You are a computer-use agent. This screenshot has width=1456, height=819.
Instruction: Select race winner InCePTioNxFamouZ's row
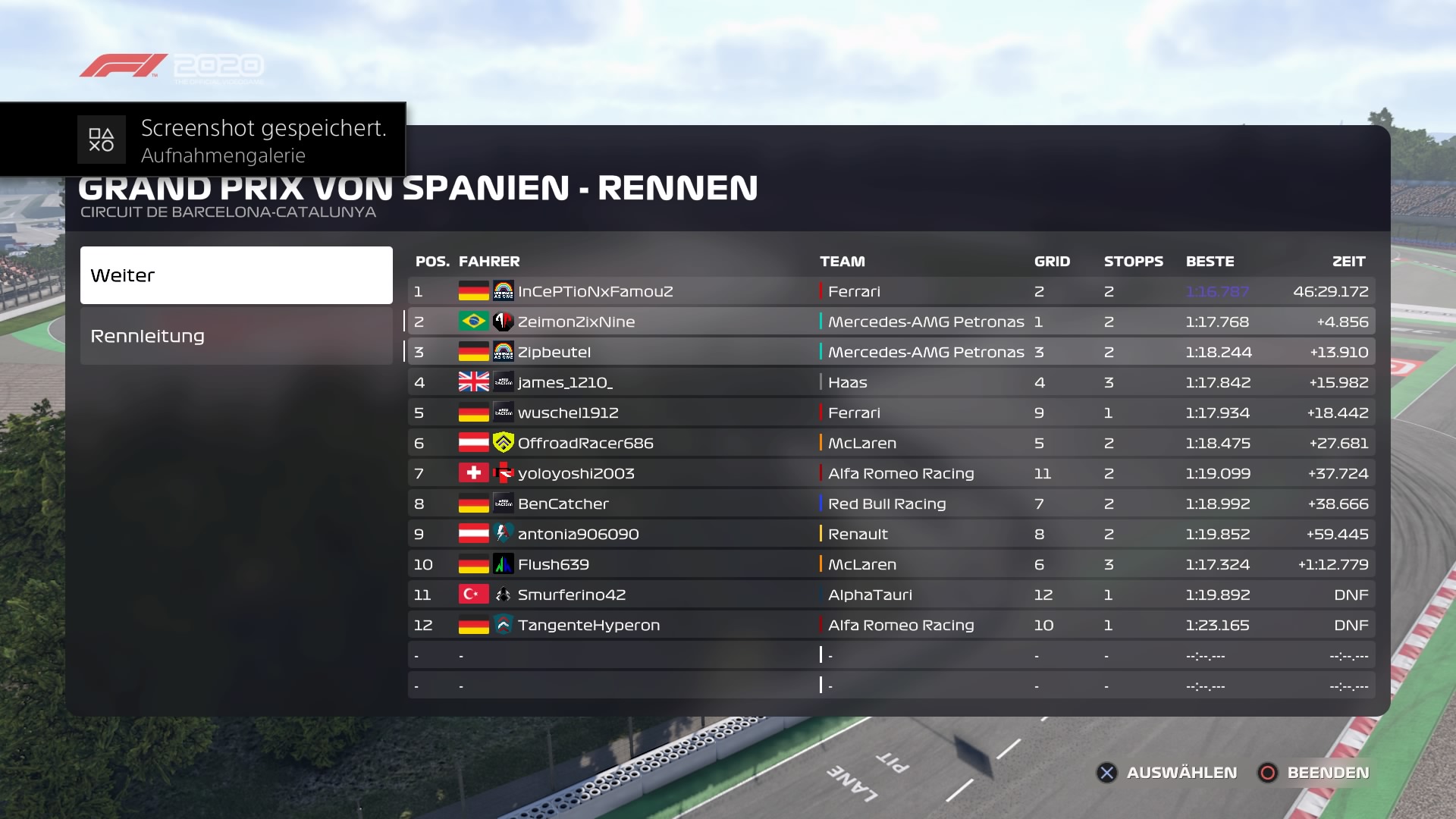[x=890, y=291]
